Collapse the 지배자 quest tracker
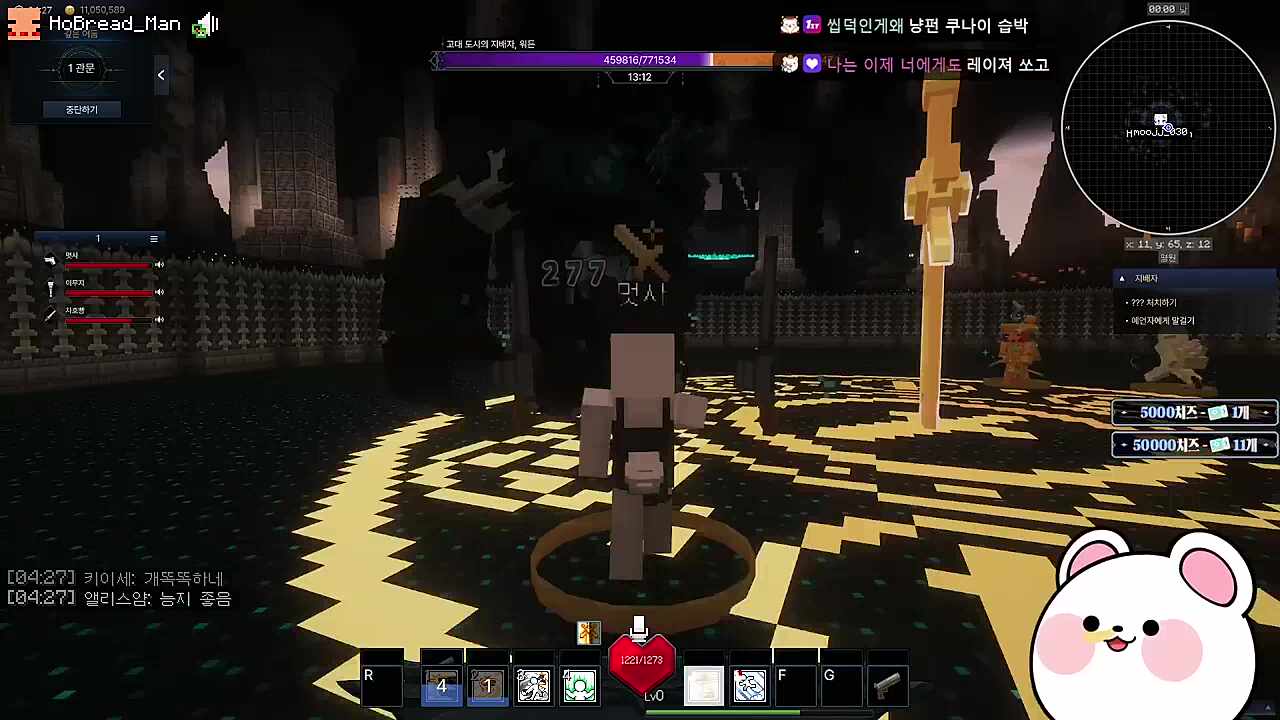 pos(1124,278)
